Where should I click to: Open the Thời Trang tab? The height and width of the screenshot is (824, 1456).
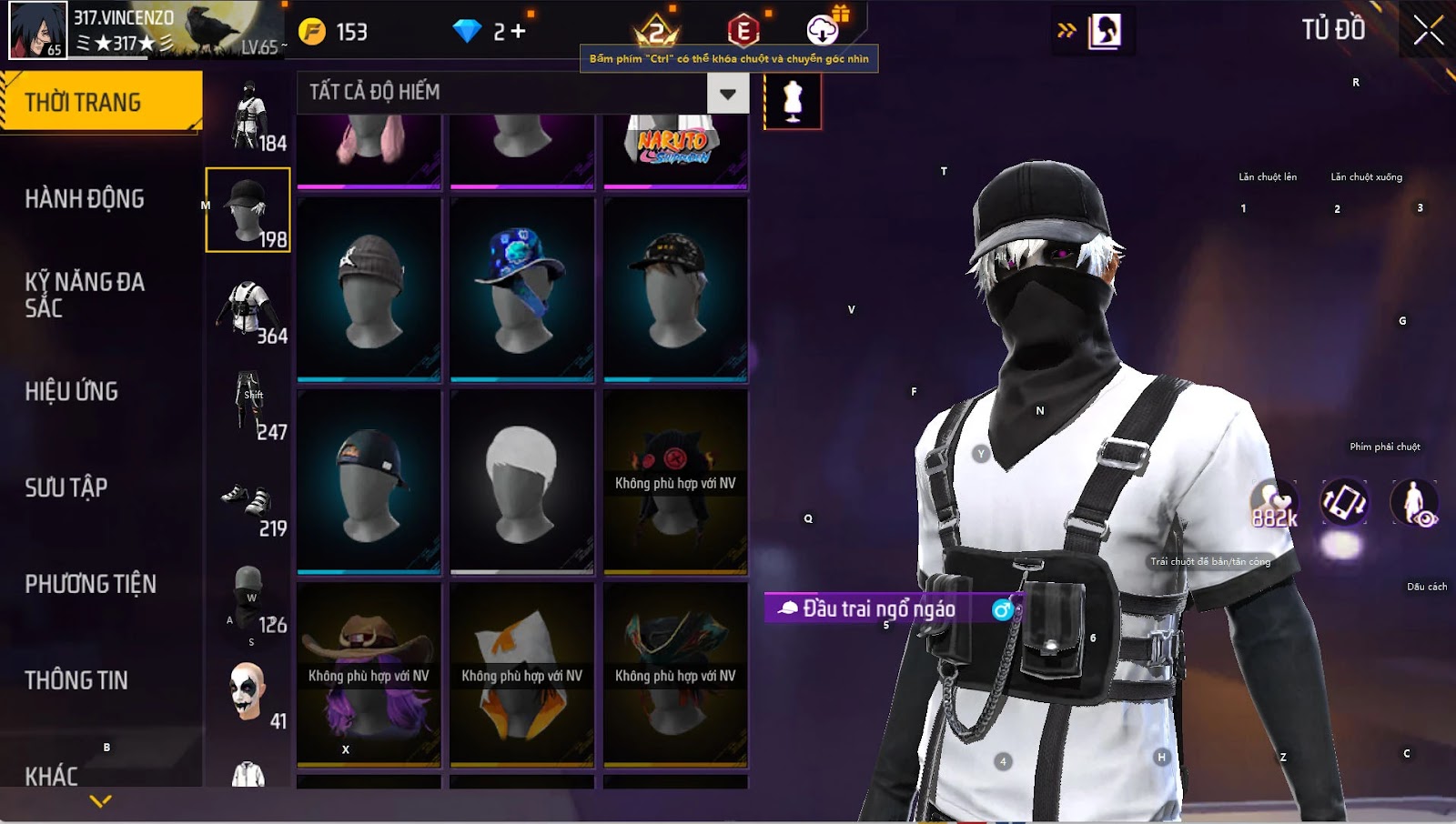pyautogui.click(x=100, y=102)
